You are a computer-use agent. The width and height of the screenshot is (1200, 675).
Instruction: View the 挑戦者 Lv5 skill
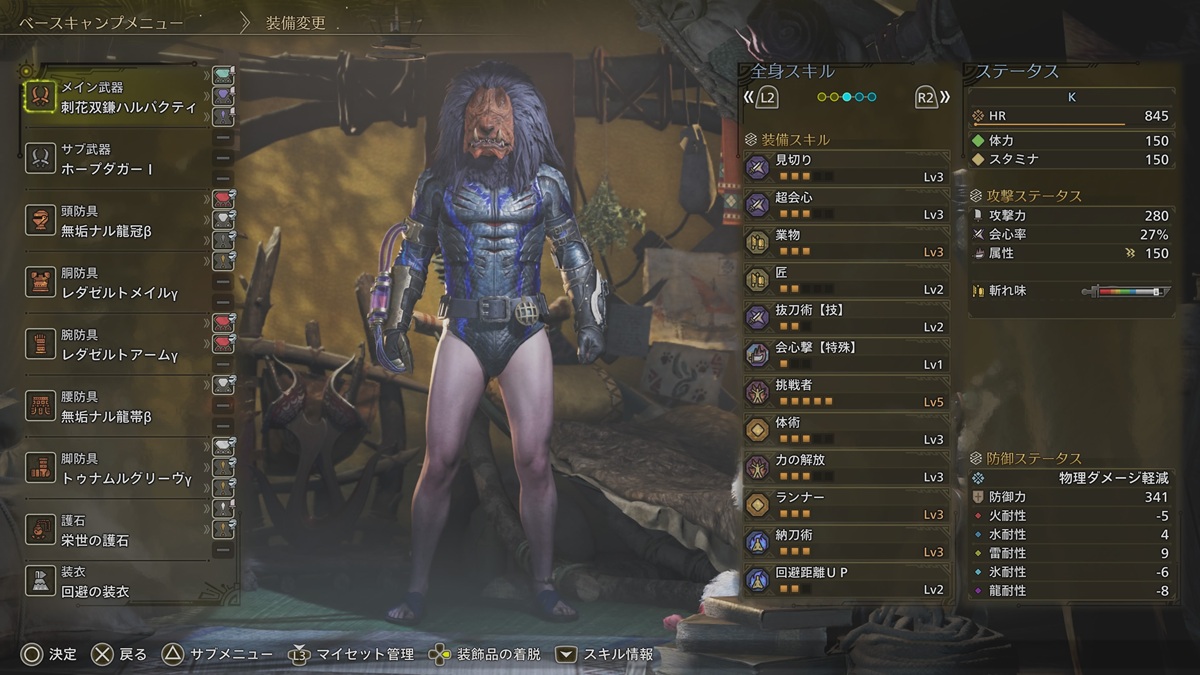[845, 392]
